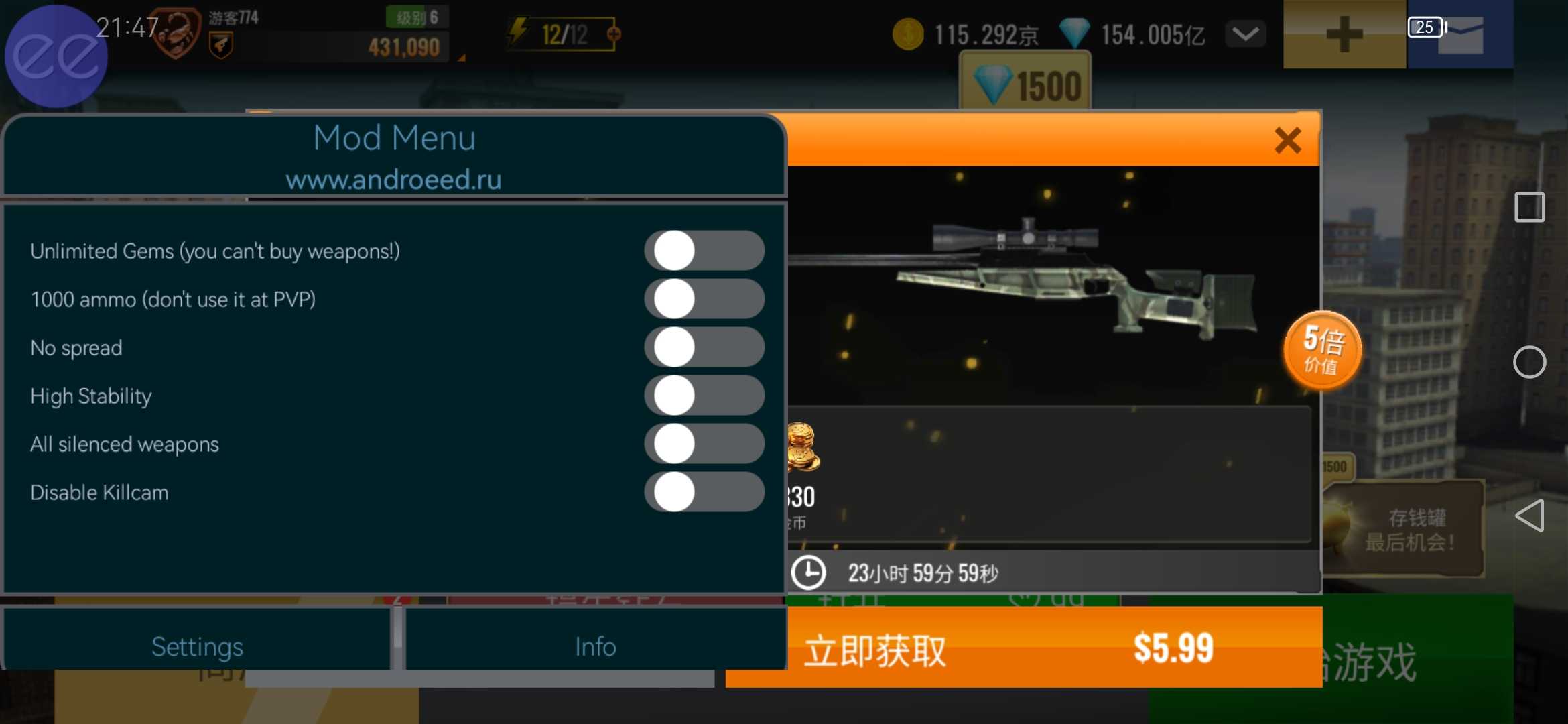Toggle the Unlimited Gems switch
1568x724 pixels.
[704, 251]
